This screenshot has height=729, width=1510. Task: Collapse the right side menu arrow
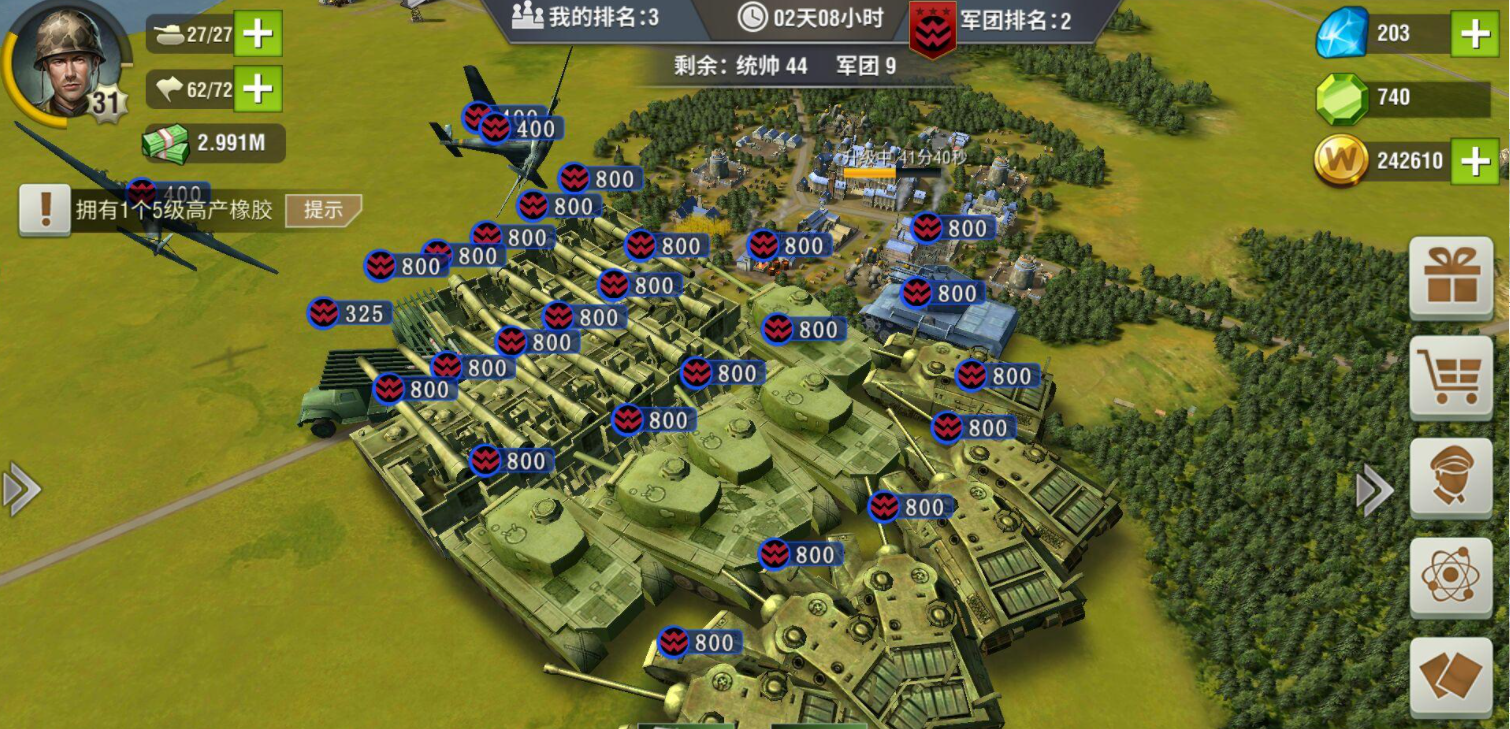tap(1374, 490)
